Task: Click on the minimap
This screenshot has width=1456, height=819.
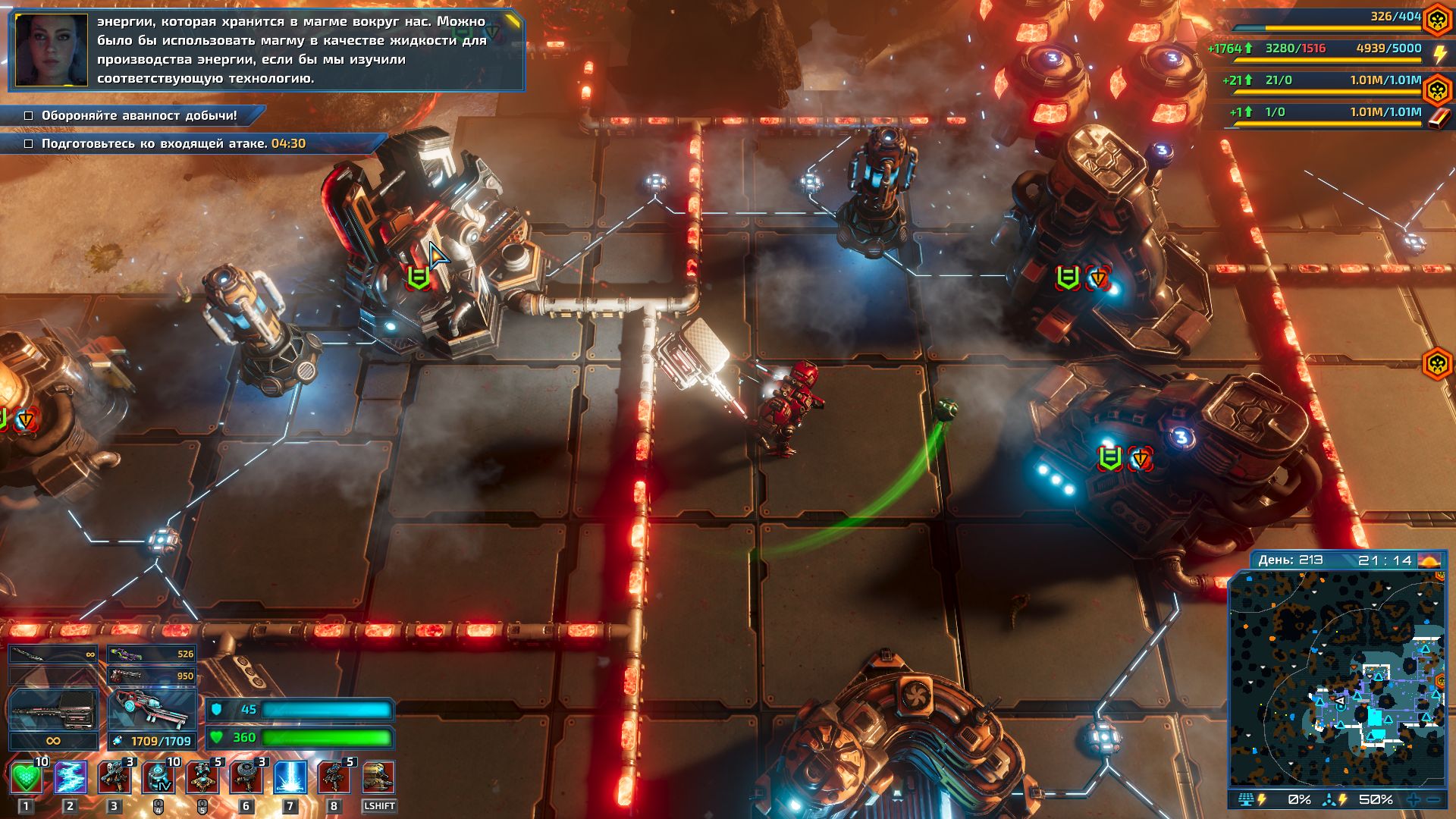Action: [x=1337, y=677]
